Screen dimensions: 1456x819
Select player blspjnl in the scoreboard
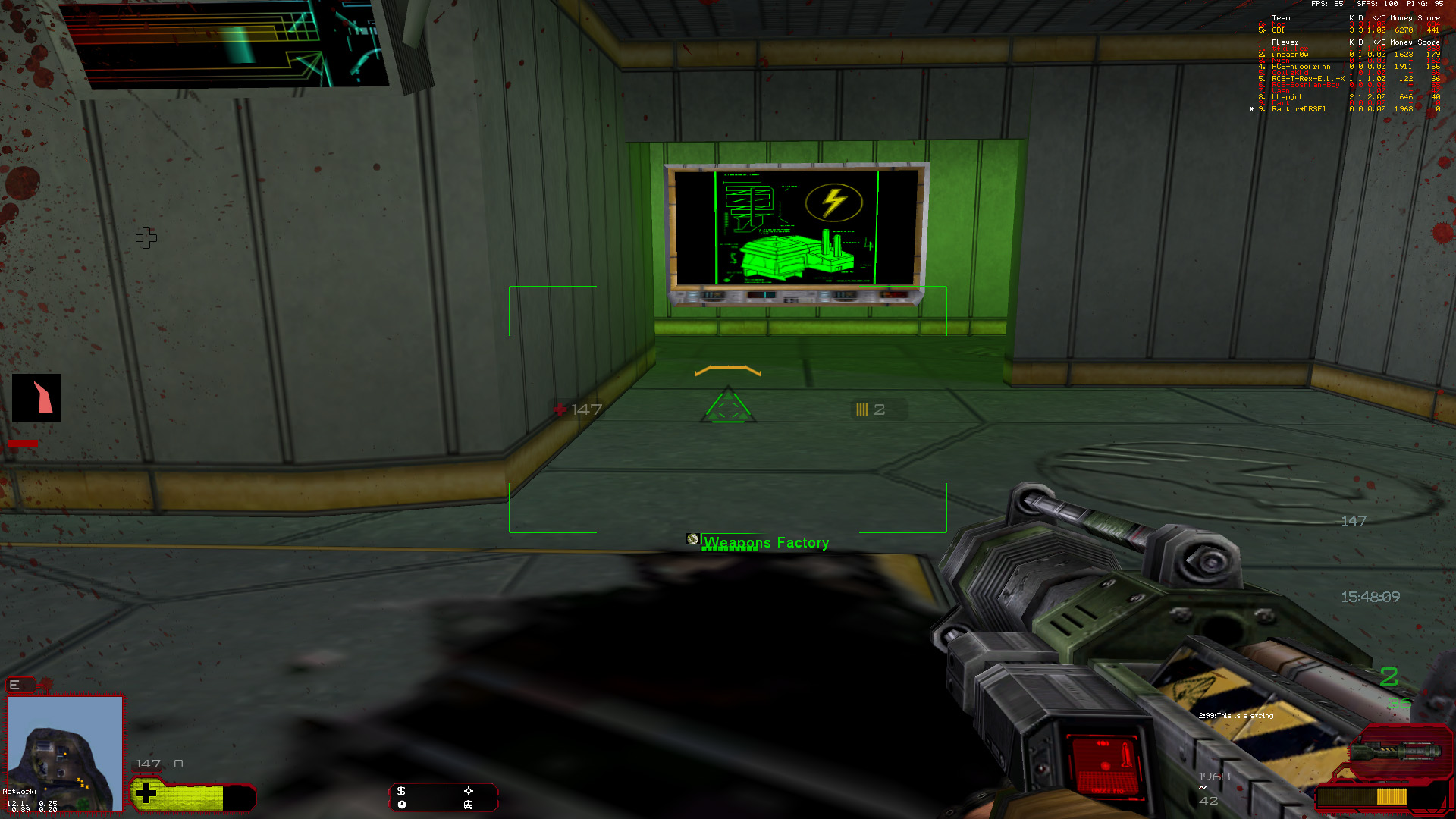tap(1287, 97)
